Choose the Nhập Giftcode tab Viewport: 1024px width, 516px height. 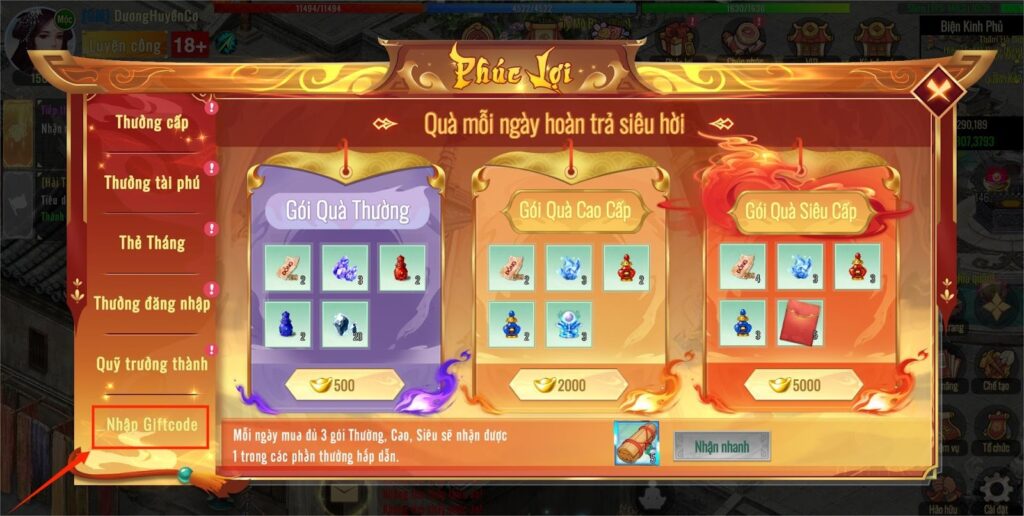tap(151, 427)
